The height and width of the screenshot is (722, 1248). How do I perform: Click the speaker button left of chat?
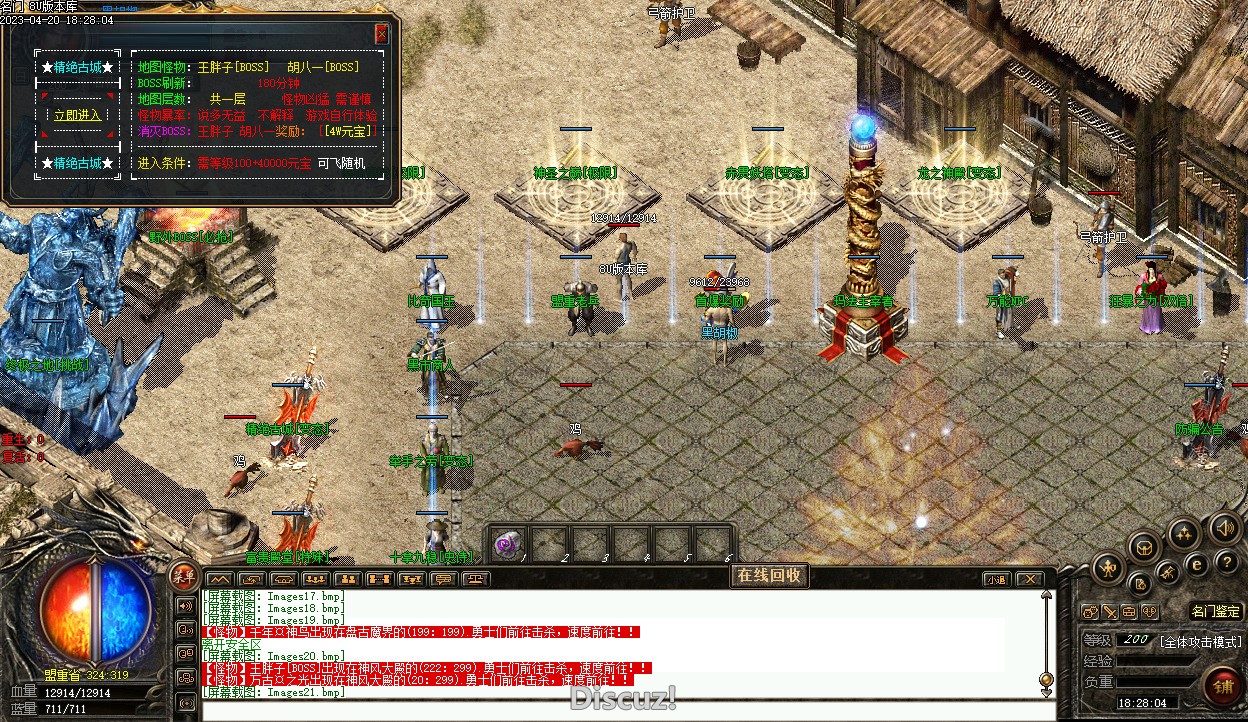point(185,605)
